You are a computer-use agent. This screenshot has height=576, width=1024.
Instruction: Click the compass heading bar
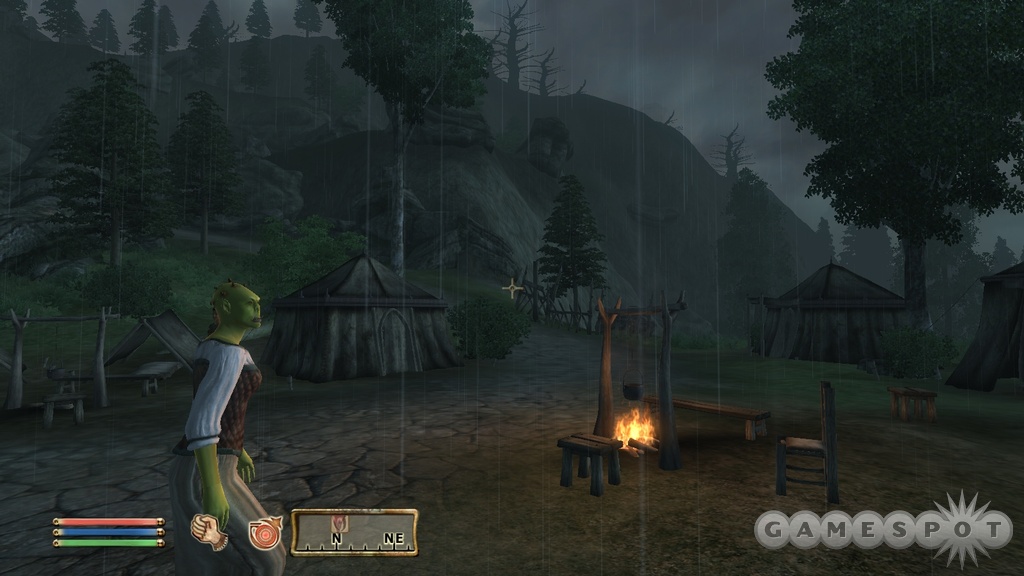(354, 532)
